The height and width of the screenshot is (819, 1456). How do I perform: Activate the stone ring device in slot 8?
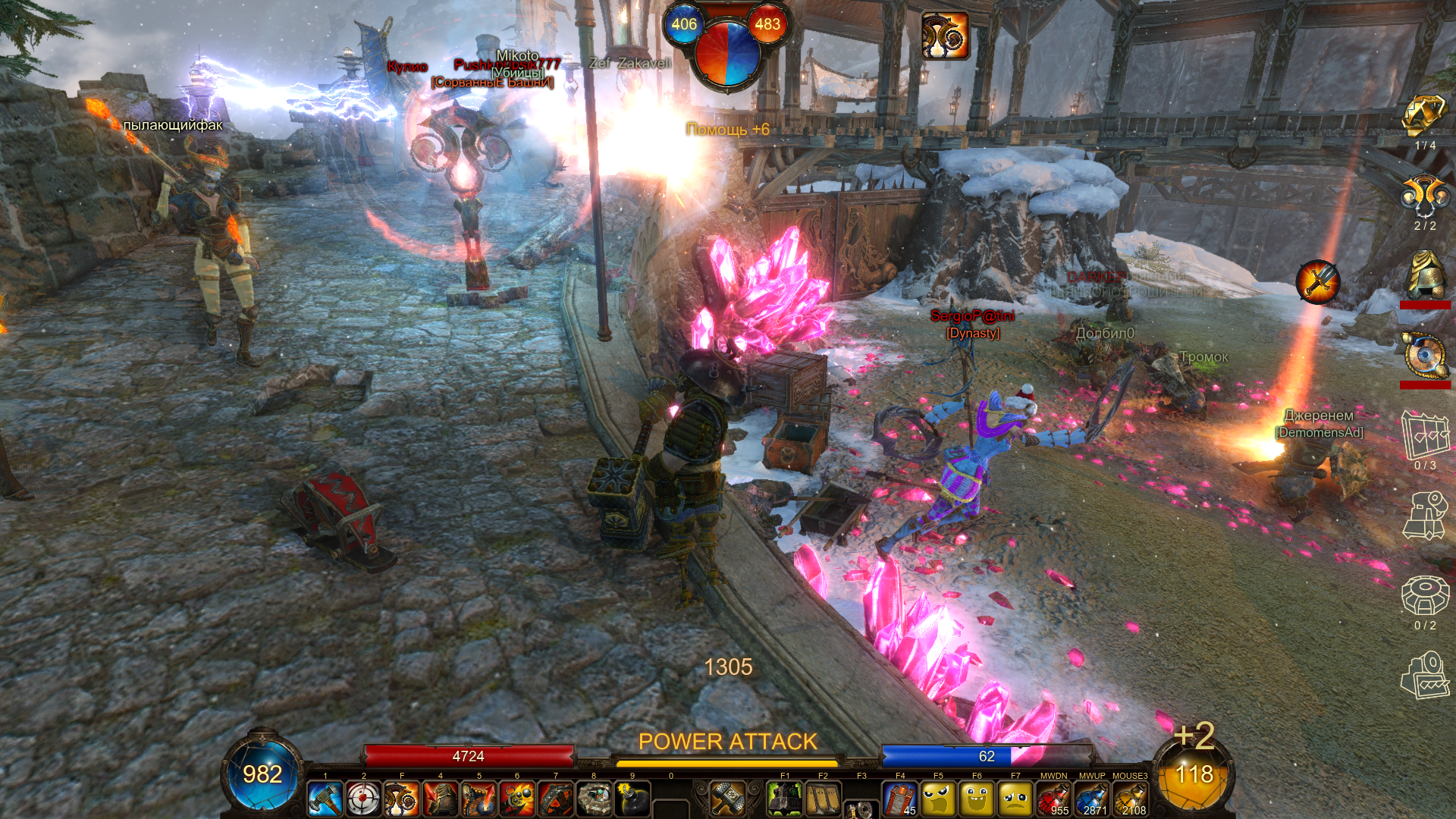pos(594,799)
